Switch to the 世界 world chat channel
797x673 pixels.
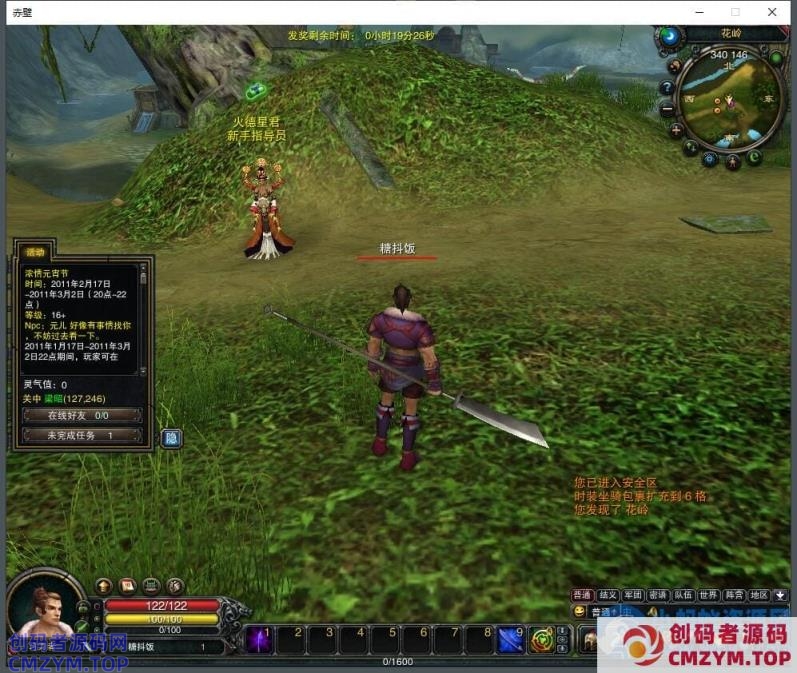coord(708,595)
